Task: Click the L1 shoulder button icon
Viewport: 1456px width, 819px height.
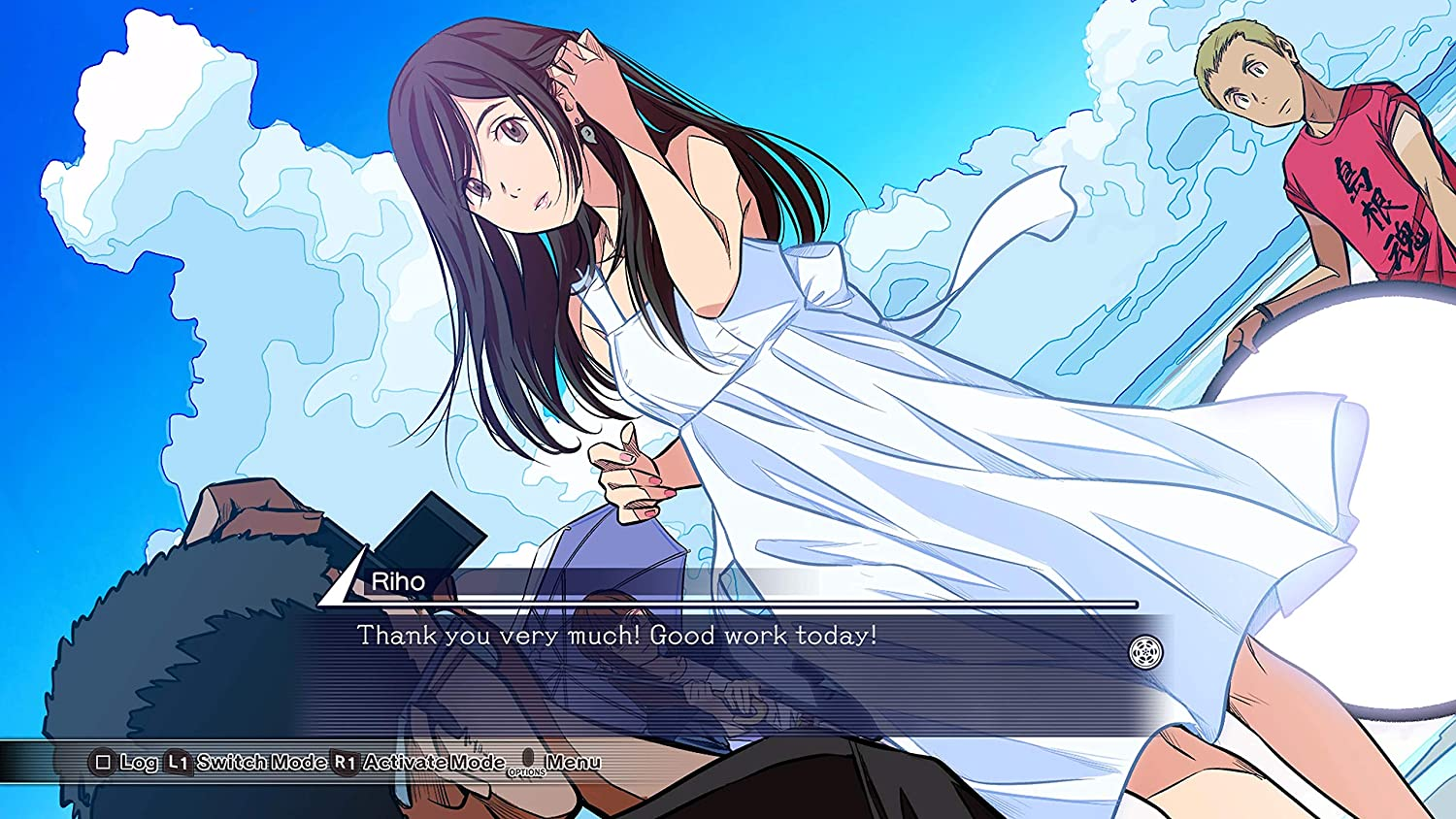Action: pyautogui.click(x=178, y=763)
